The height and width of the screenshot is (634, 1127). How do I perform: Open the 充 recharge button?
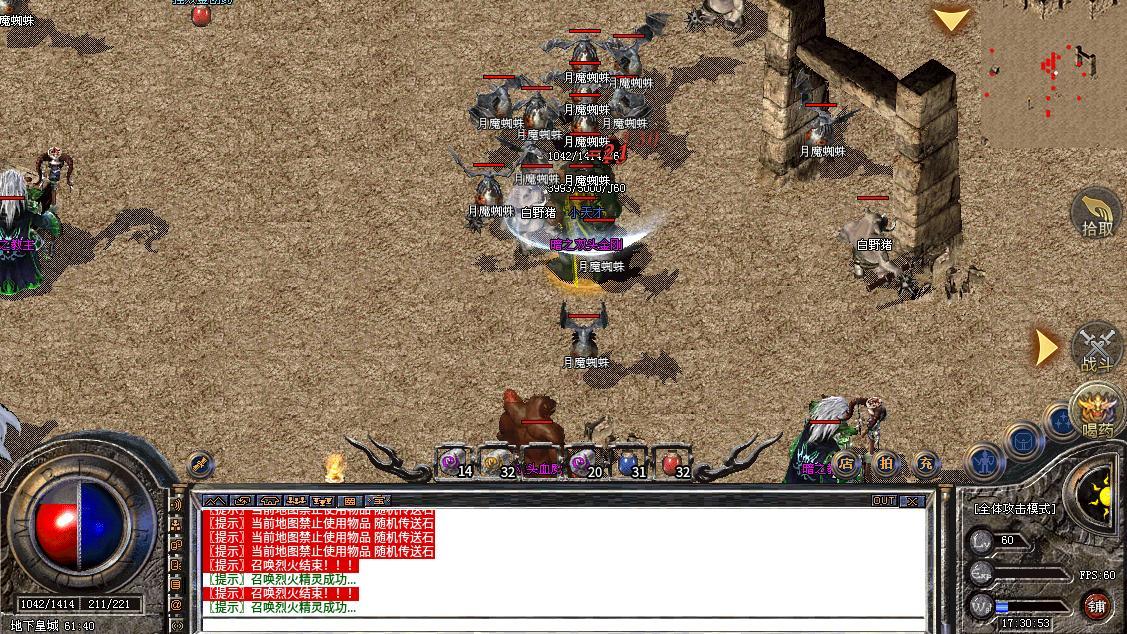pos(925,463)
